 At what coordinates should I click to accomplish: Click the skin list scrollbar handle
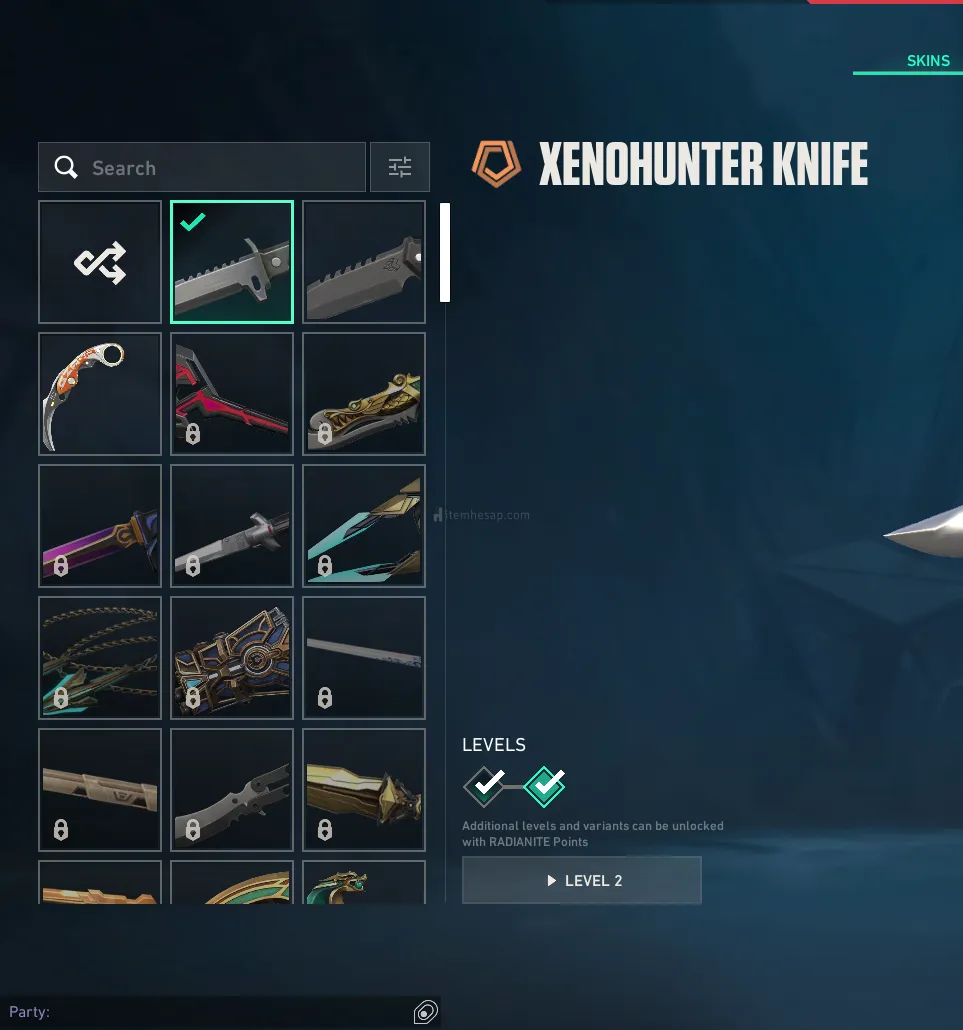point(445,252)
